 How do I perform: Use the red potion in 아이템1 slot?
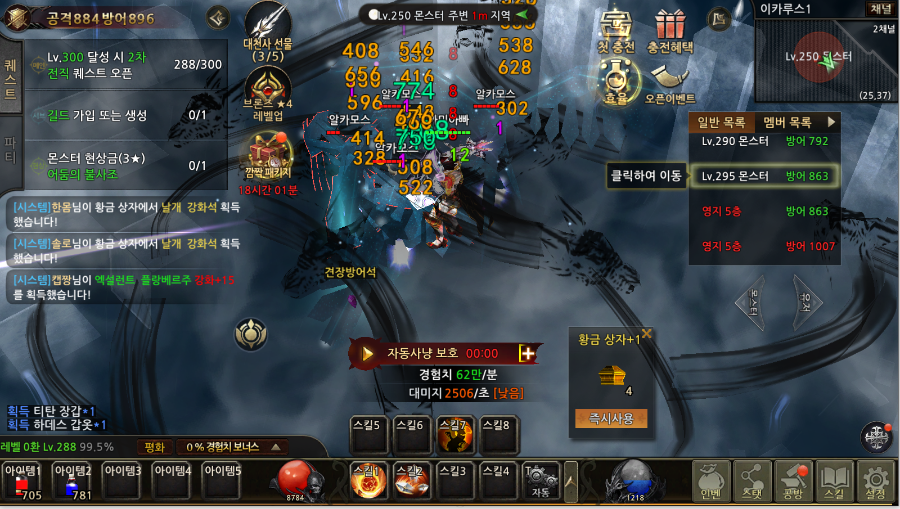[x=23, y=481]
